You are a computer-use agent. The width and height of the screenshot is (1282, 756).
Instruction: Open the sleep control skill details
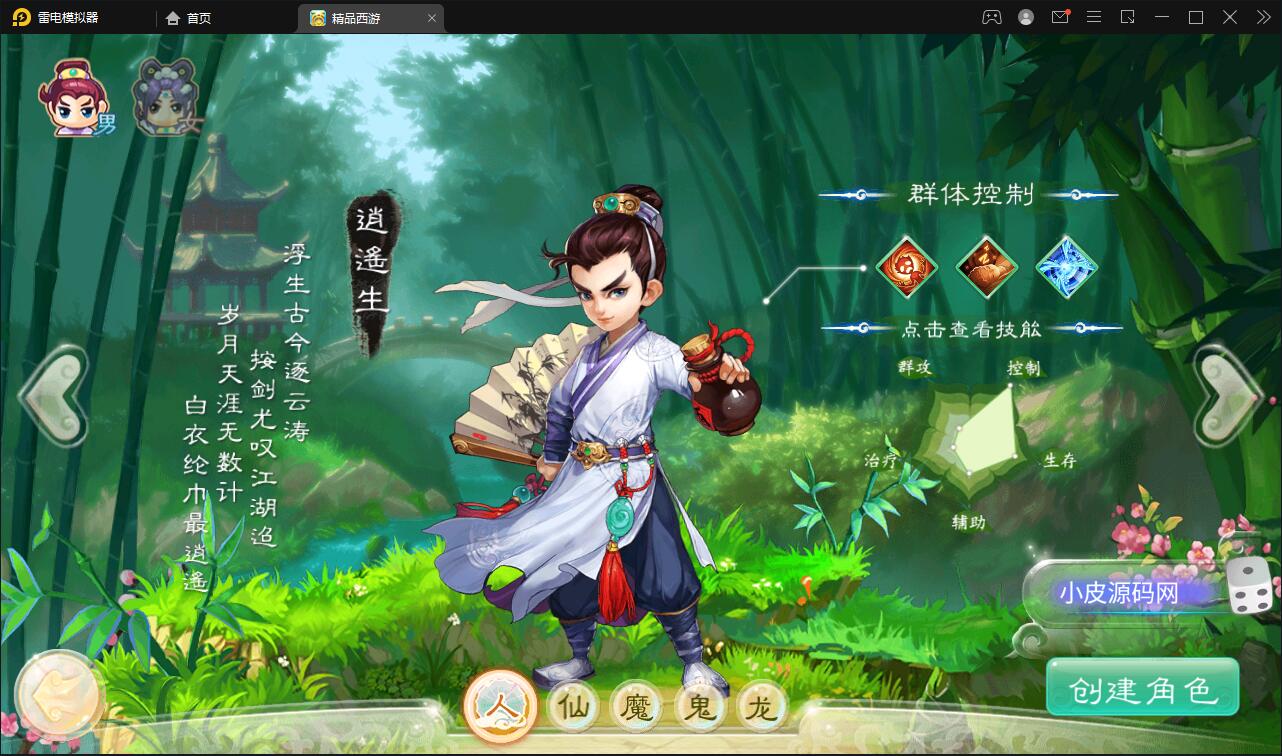(986, 267)
